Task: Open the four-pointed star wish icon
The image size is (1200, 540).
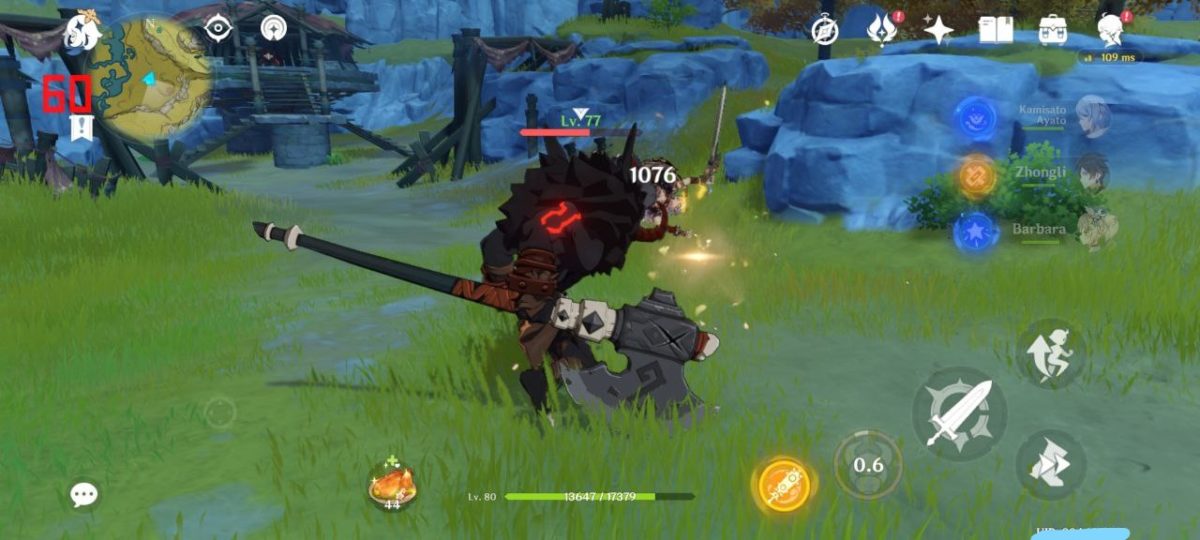Action: (938, 30)
